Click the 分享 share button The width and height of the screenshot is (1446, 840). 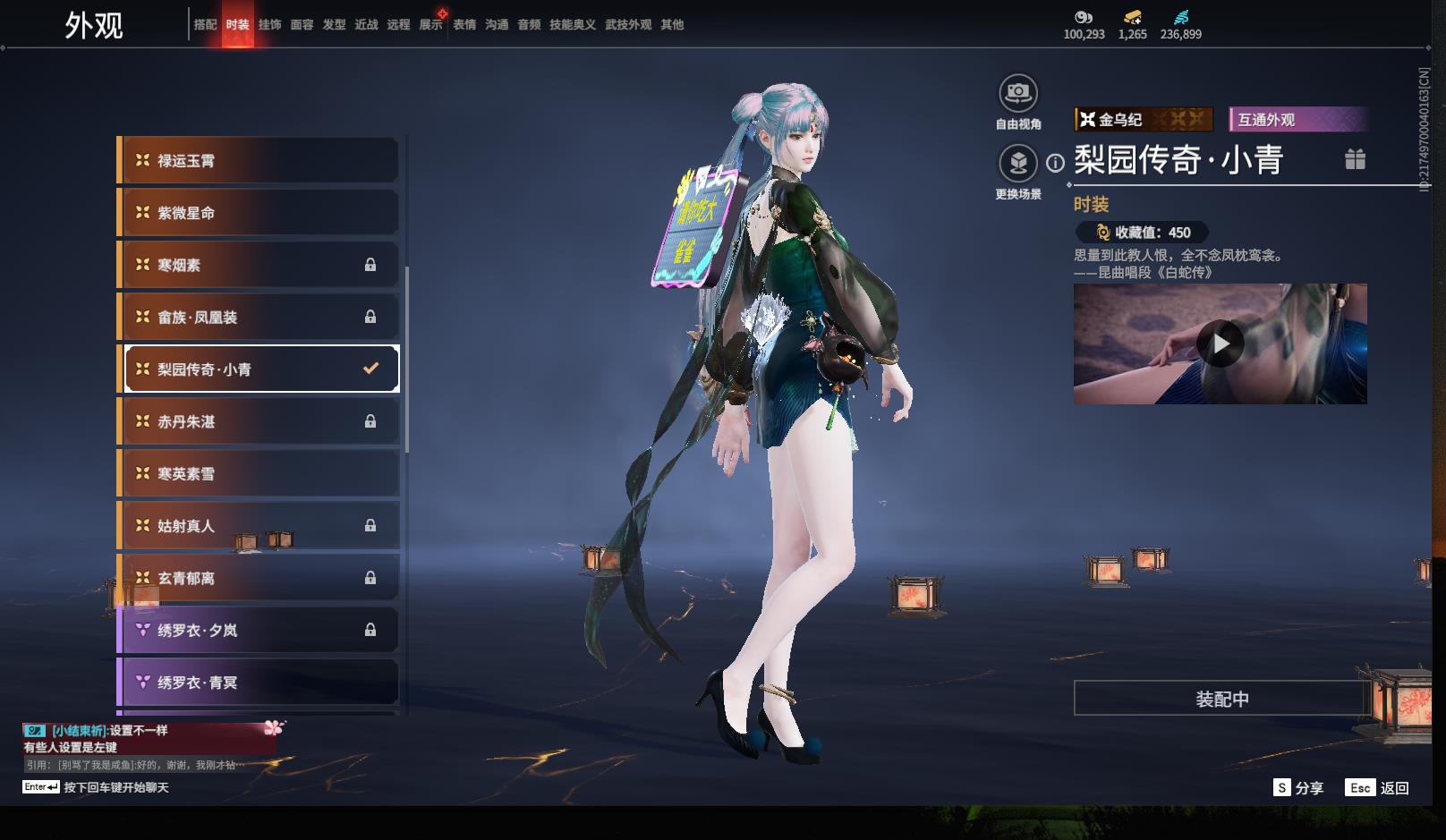tap(1298, 788)
